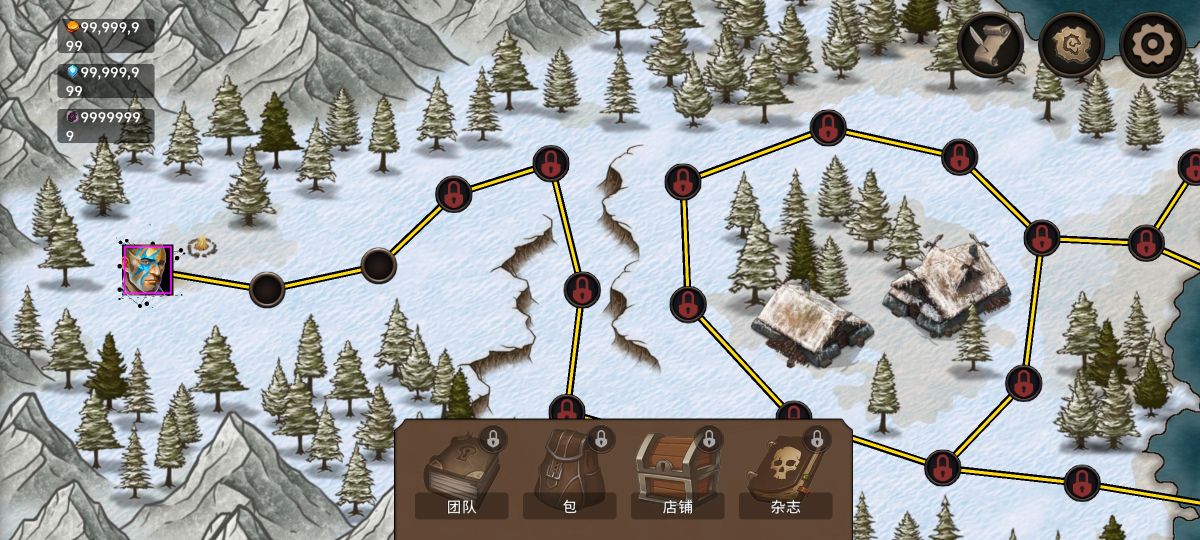Open the torn map parchment icon

(1071, 45)
